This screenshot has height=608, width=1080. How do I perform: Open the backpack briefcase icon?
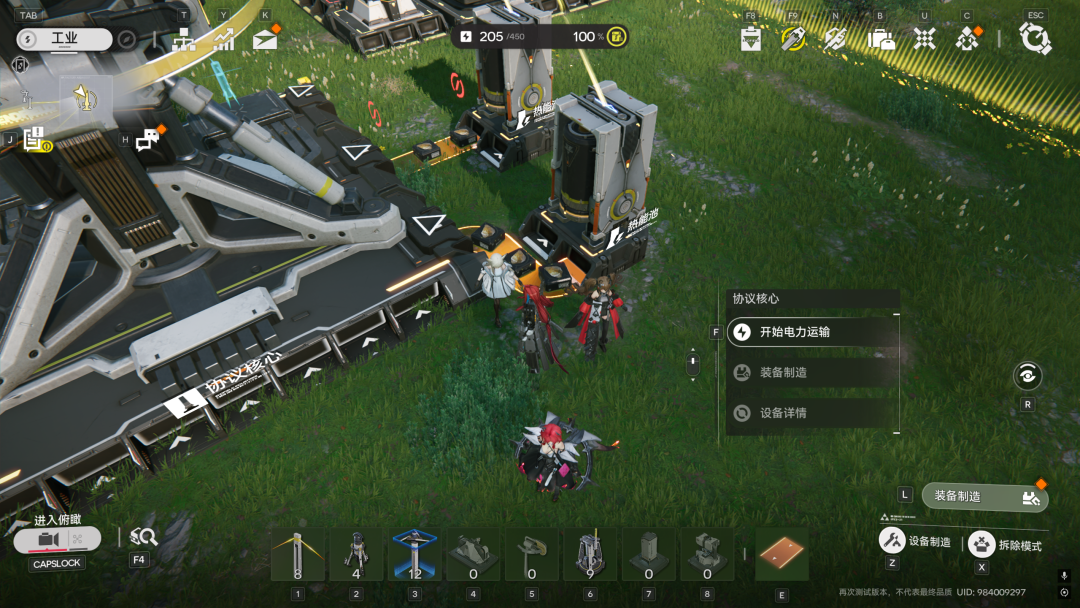881,39
